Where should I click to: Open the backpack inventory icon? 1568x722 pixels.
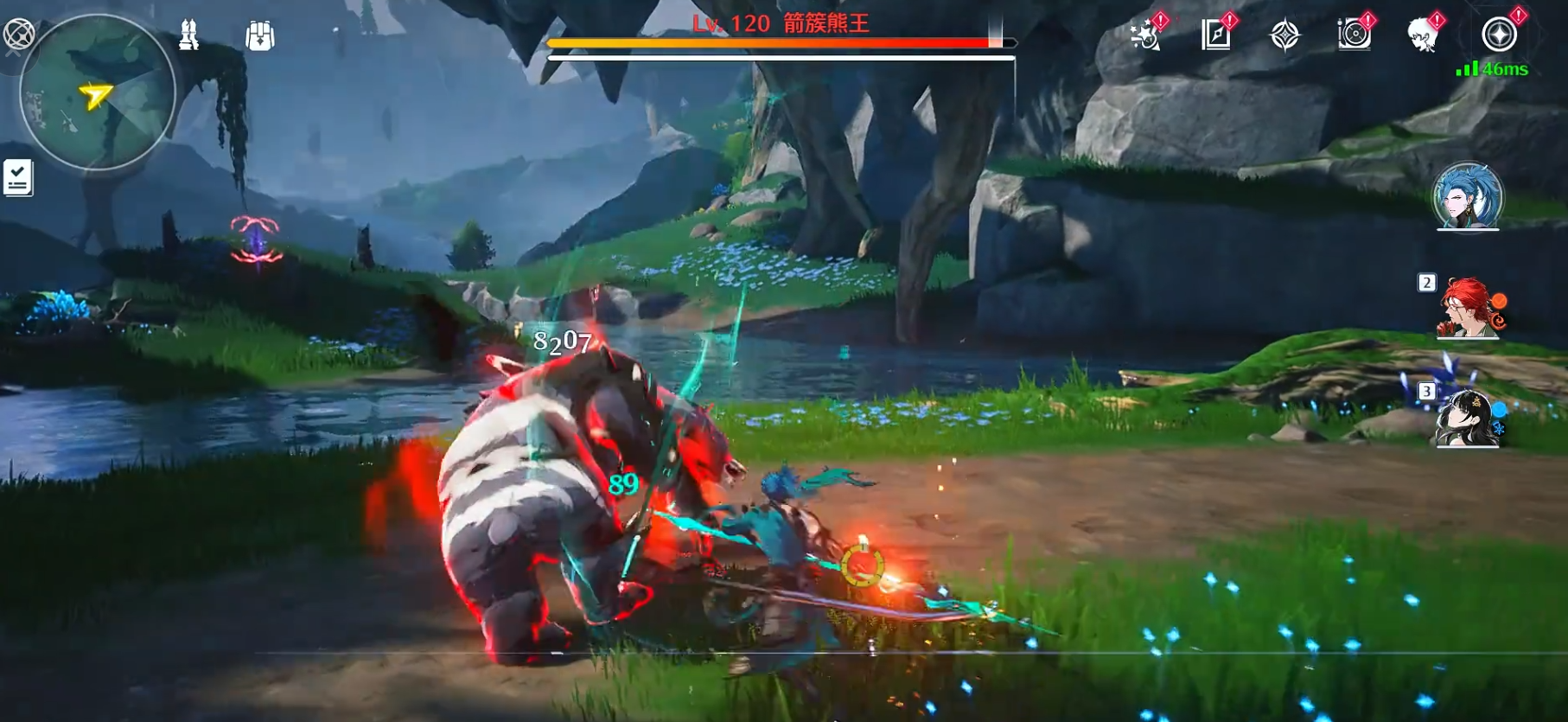coord(259,36)
